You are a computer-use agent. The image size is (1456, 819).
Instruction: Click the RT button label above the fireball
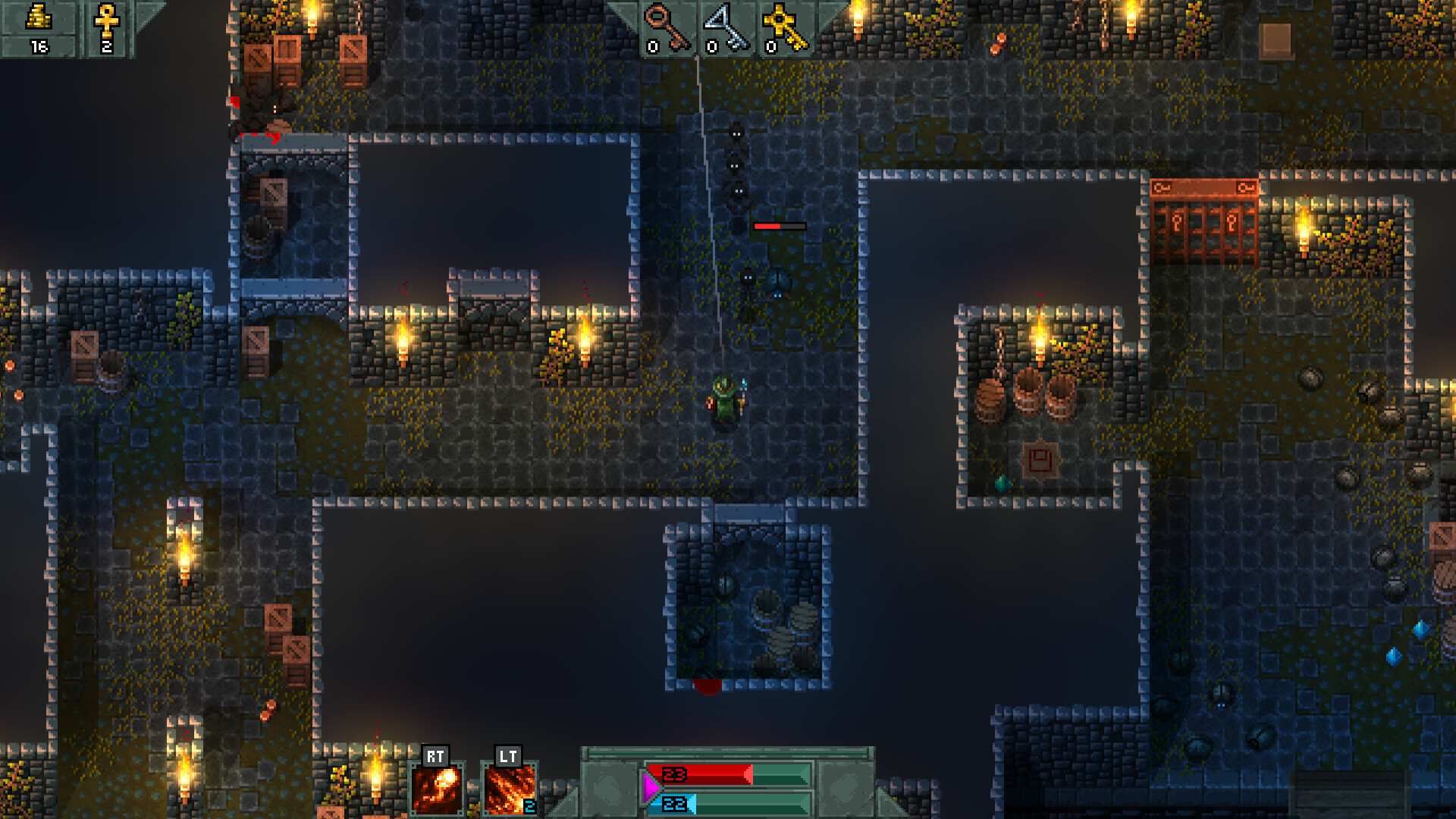tap(435, 755)
